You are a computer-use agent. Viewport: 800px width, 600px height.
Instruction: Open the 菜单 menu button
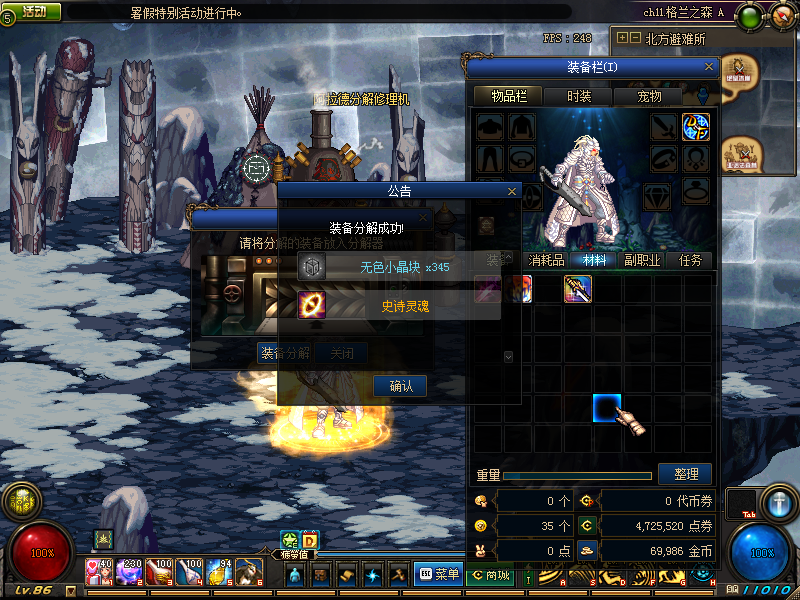click(x=438, y=574)
